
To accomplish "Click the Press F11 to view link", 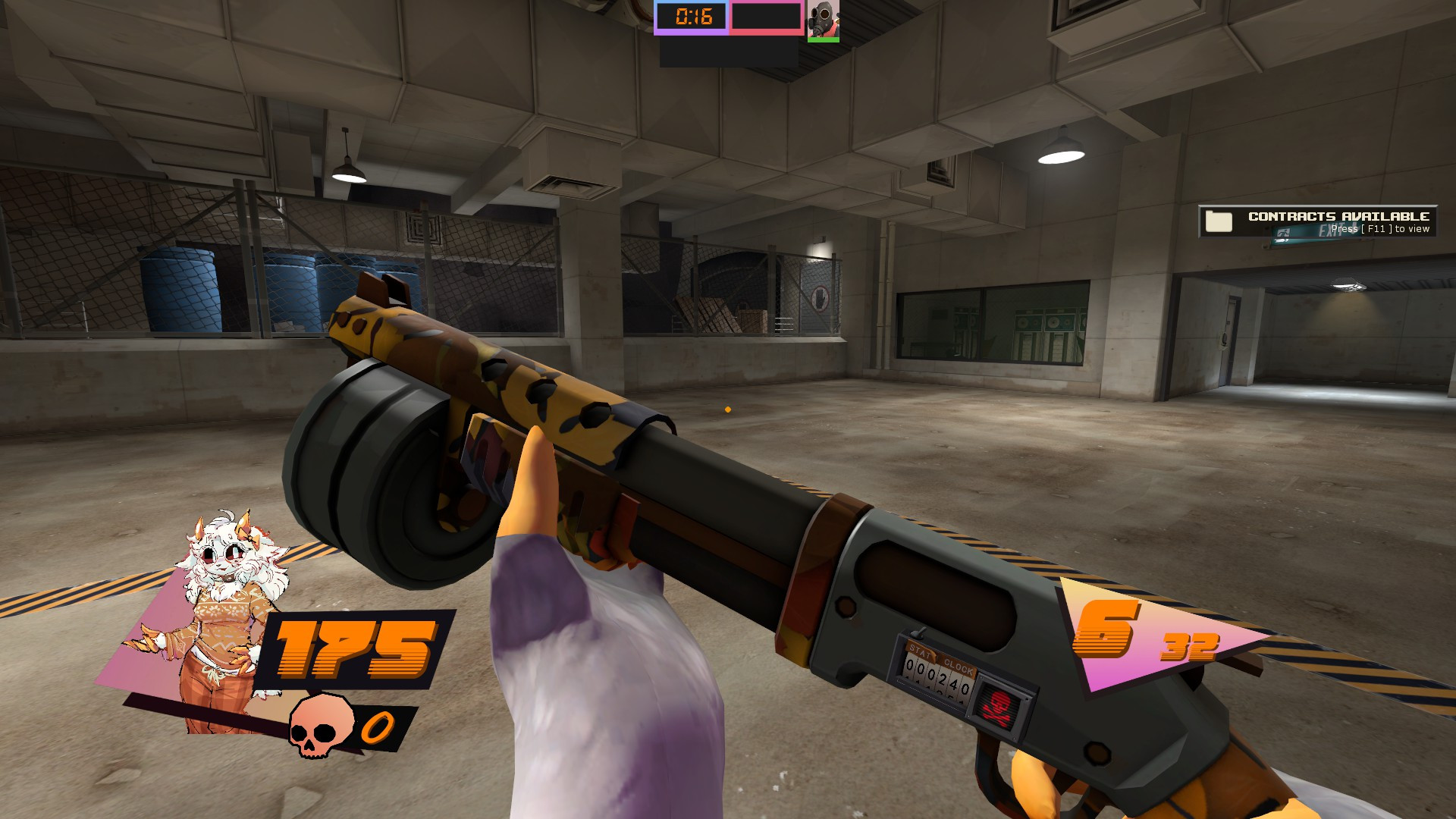I will point(1379,228).
